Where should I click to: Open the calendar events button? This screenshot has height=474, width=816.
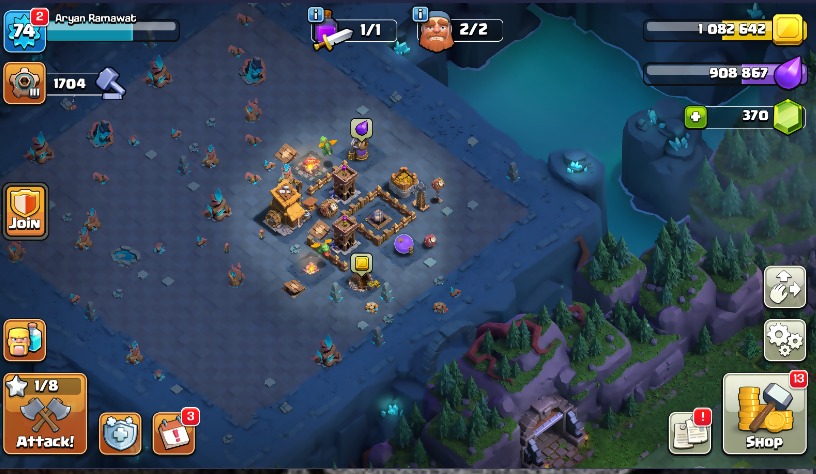coord(174,433)
